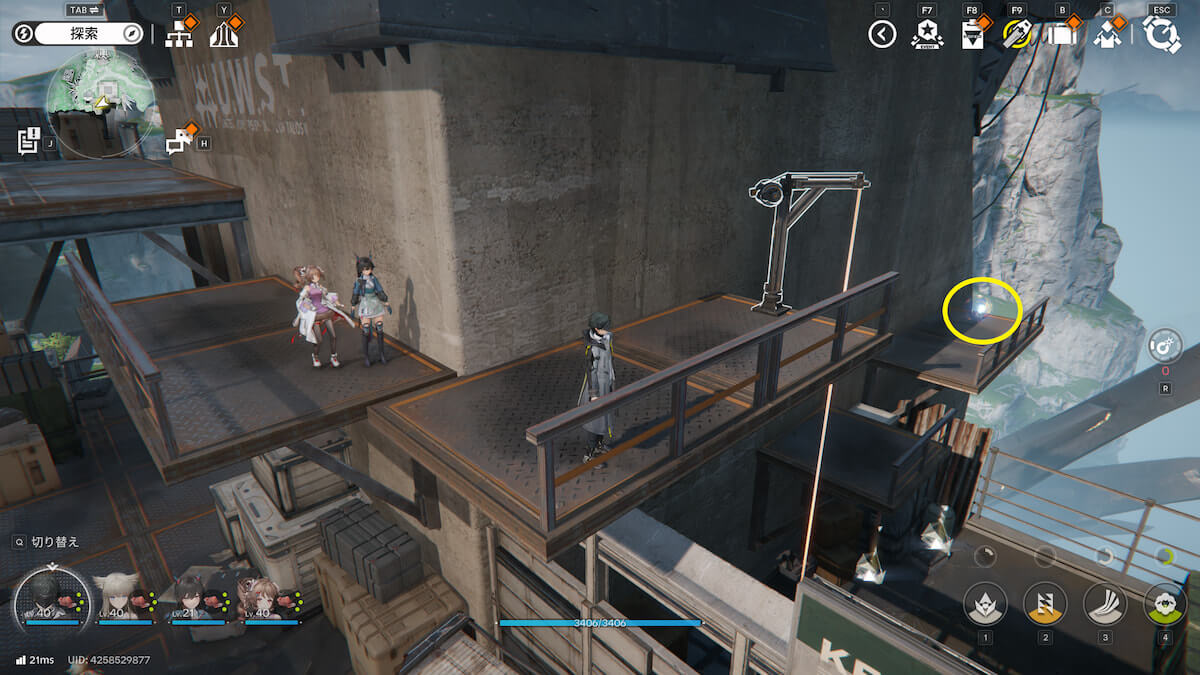Open the network tree icon menu
Image resolution: width=1200 pixels, height=675 pixels.
click(179, 36)
